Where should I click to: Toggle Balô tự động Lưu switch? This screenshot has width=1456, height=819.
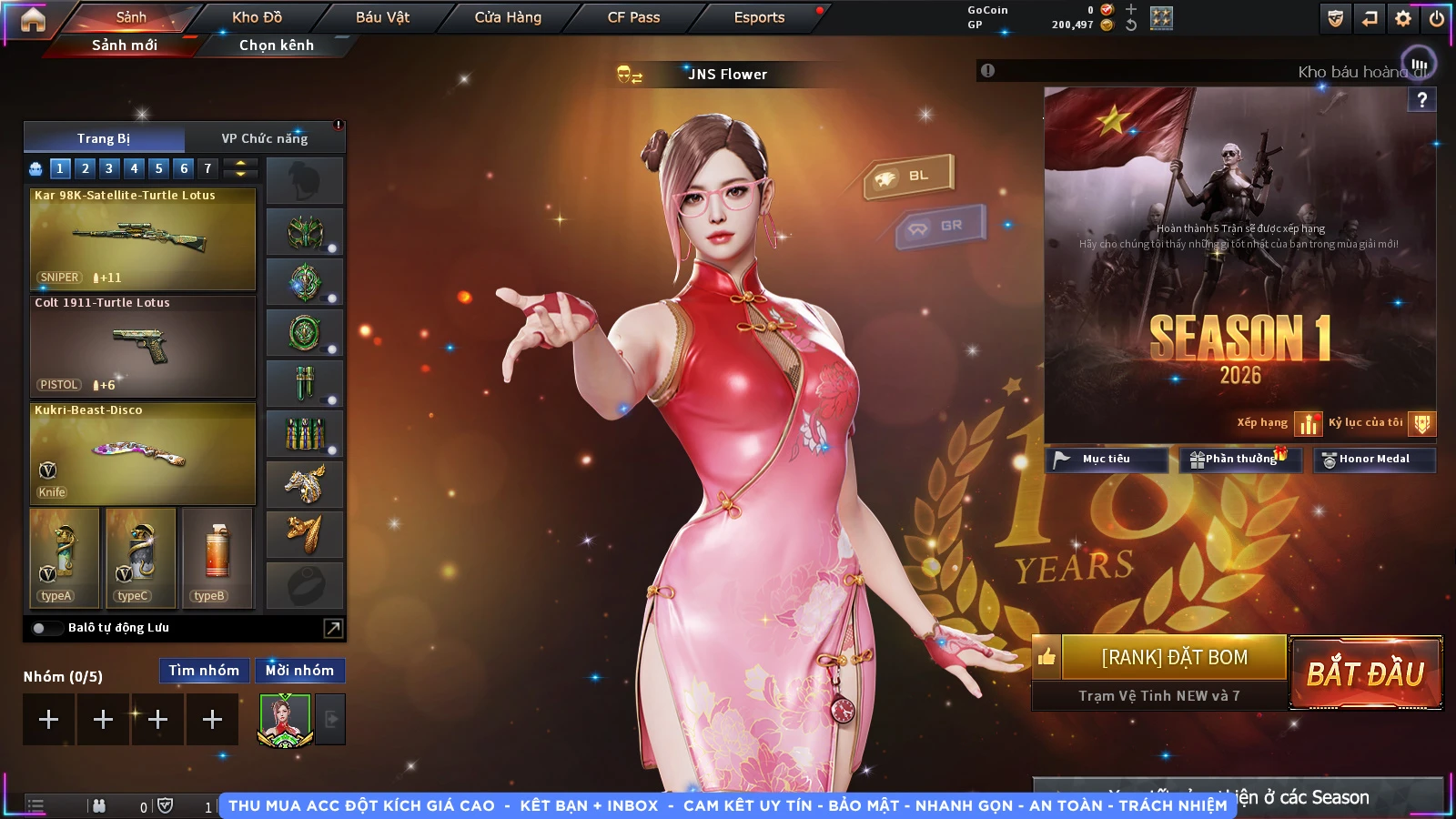tap(39, 628)
